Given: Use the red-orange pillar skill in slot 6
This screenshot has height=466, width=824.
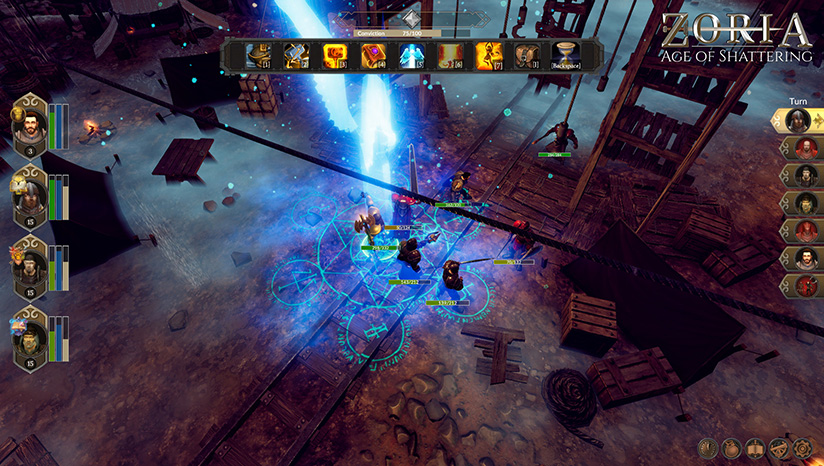Looking at the screenshot, I should pos(448,56).
